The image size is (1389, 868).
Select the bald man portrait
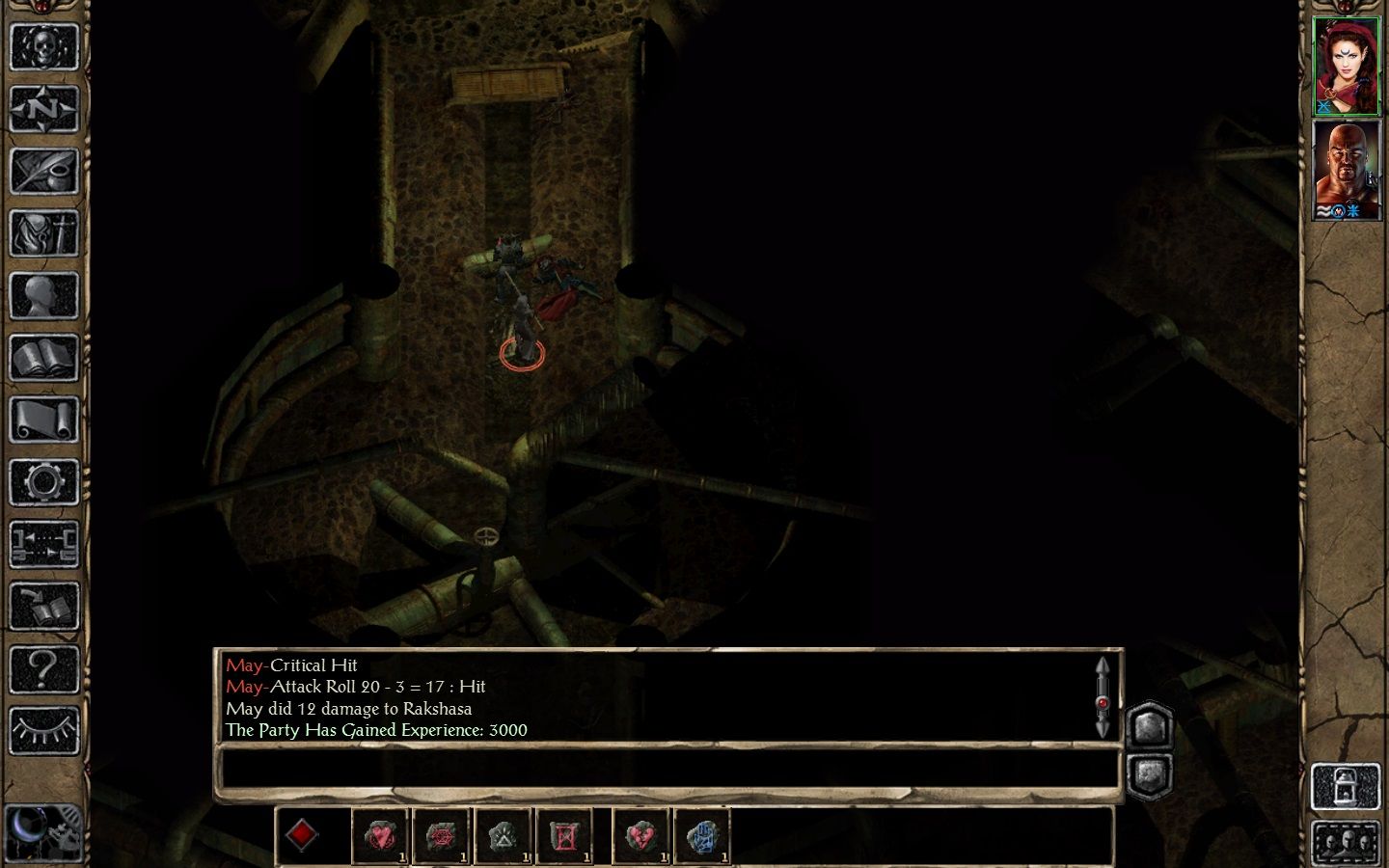[1347, 170]
